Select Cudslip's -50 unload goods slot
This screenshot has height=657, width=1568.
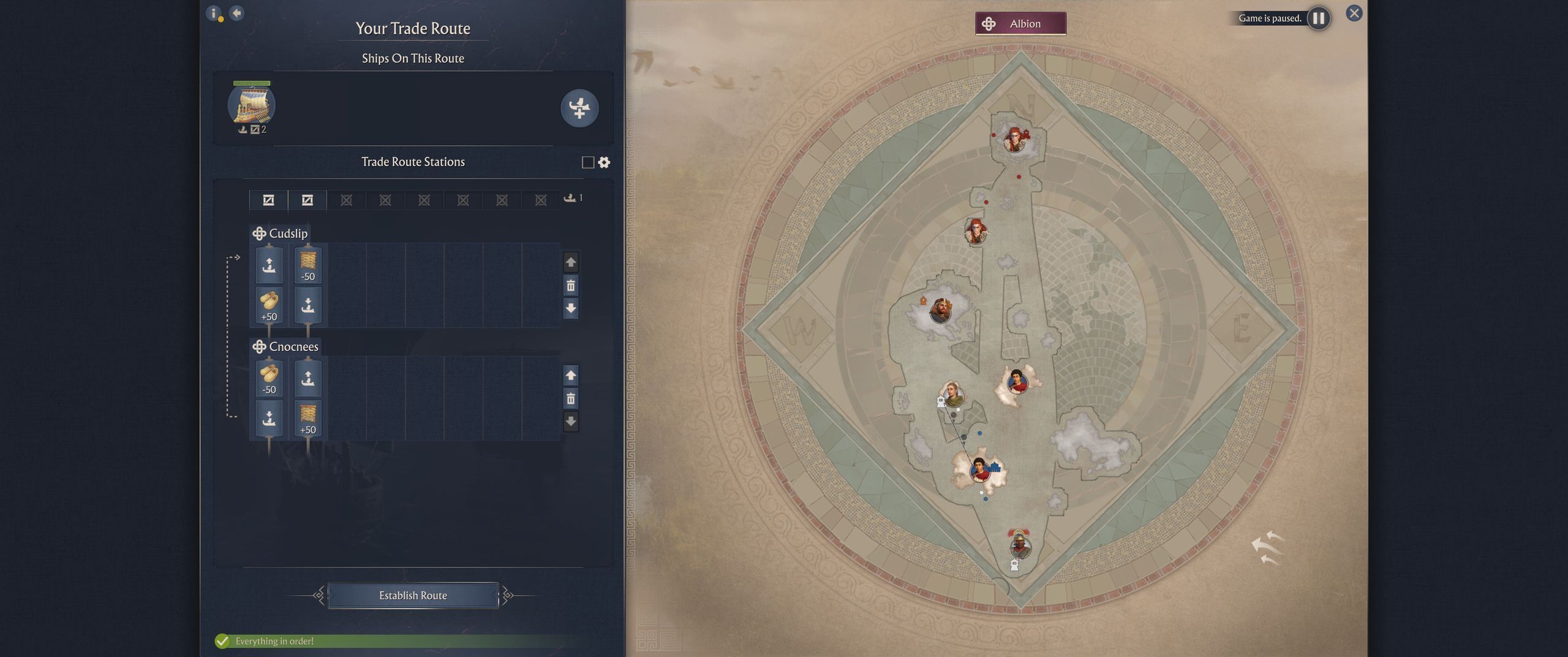tap(307, 265)
